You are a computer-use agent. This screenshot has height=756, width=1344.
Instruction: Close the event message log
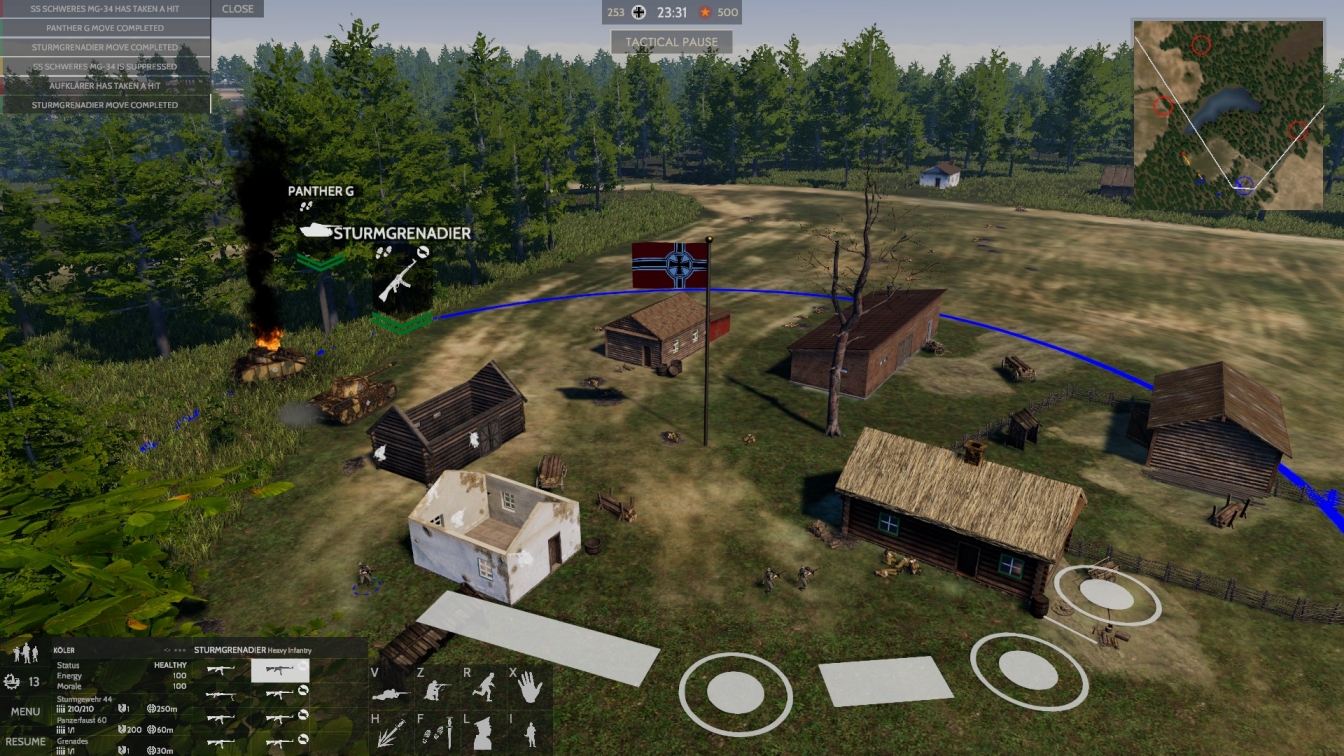(x=238, y=9)
